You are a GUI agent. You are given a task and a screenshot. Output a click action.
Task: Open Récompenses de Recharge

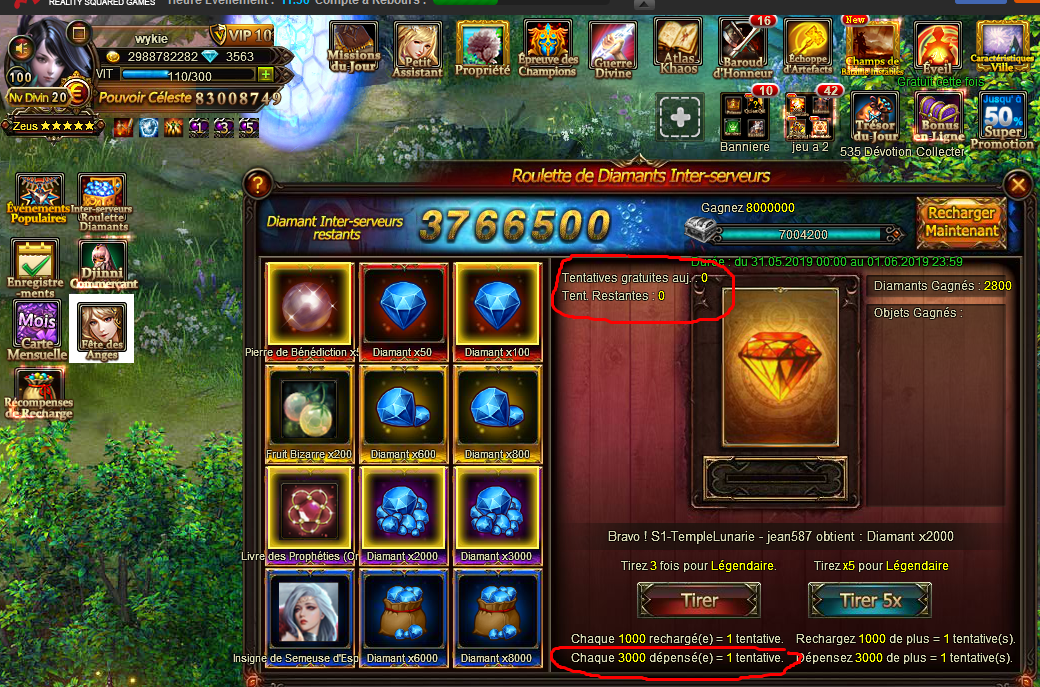tap(38, 395)
